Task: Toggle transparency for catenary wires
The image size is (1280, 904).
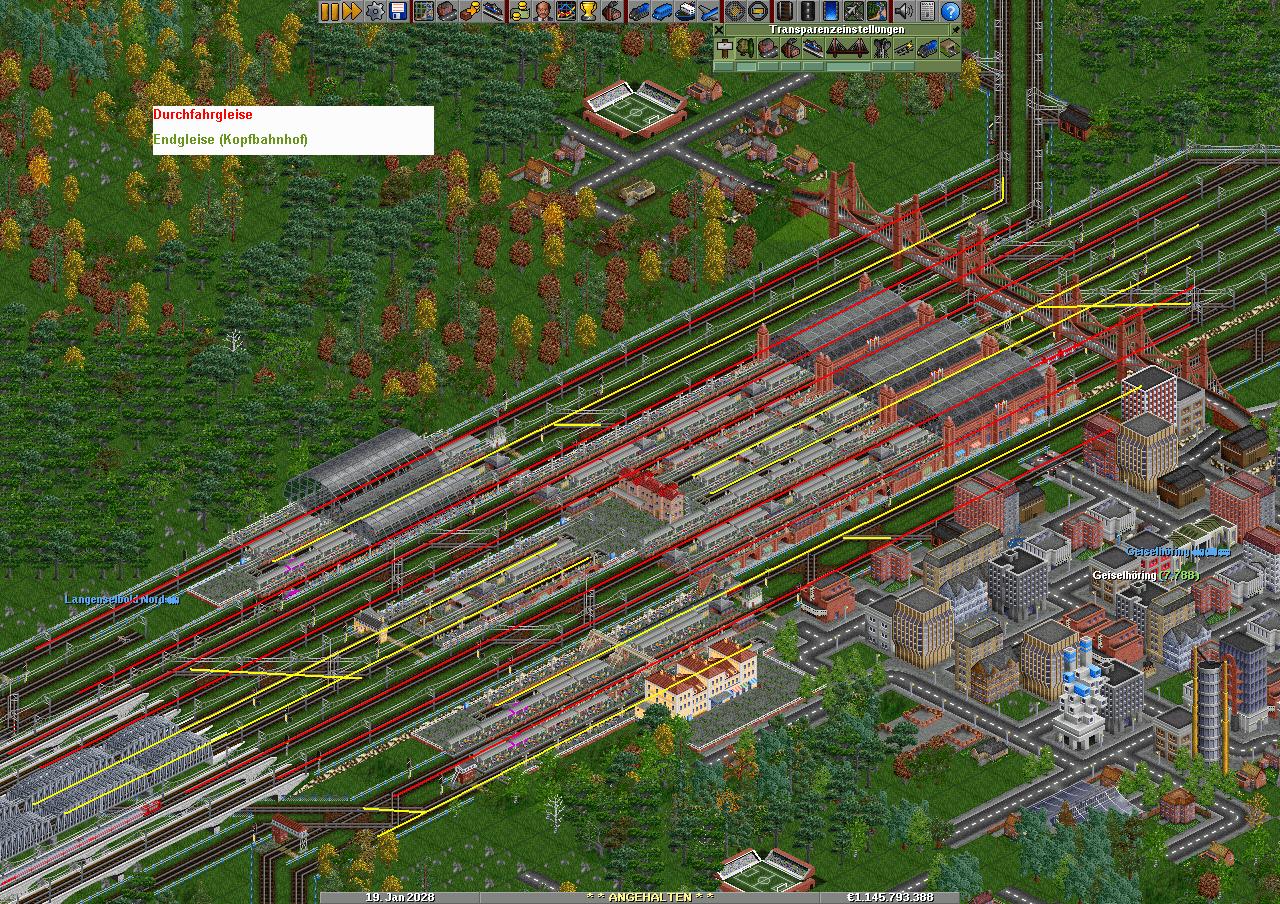Action: [x=903, y=48]
